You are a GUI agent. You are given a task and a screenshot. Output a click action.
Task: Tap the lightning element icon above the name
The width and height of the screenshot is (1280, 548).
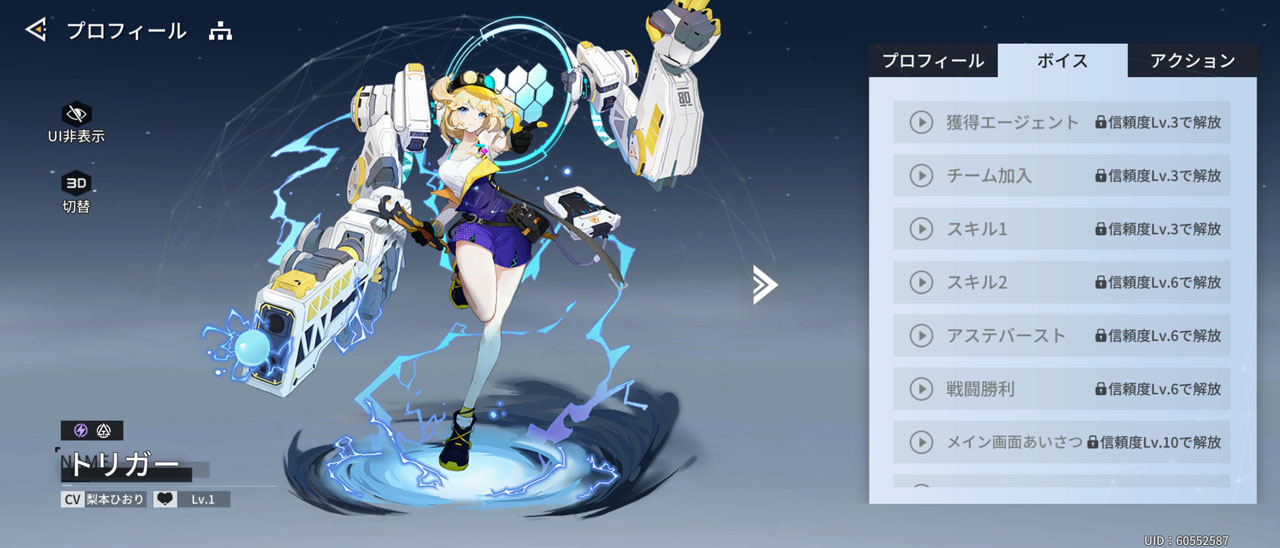point(81,430)
